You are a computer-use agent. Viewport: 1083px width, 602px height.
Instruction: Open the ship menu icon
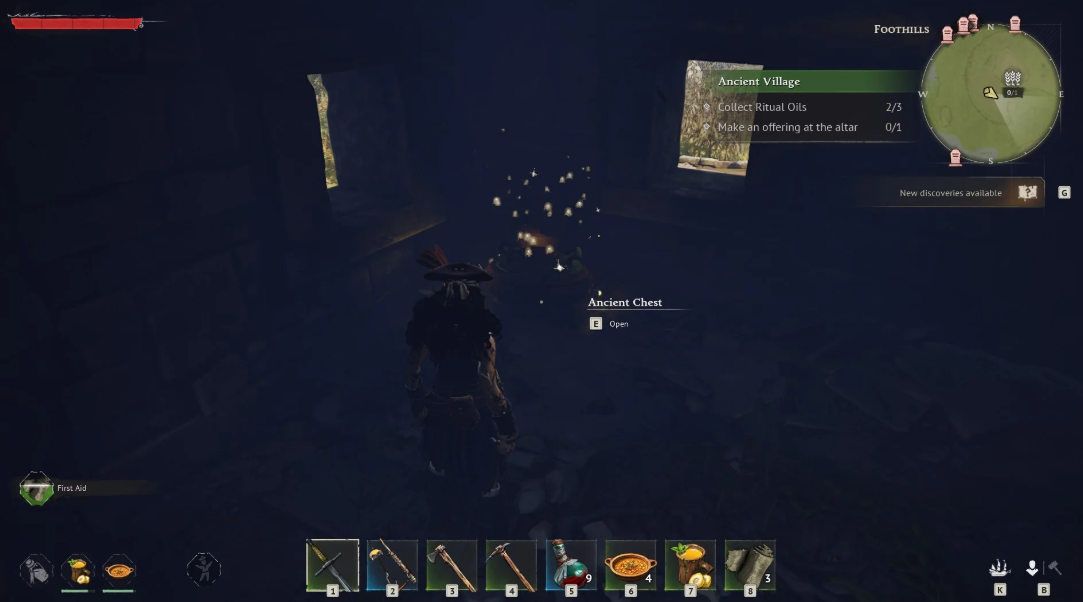pos(999,569)
